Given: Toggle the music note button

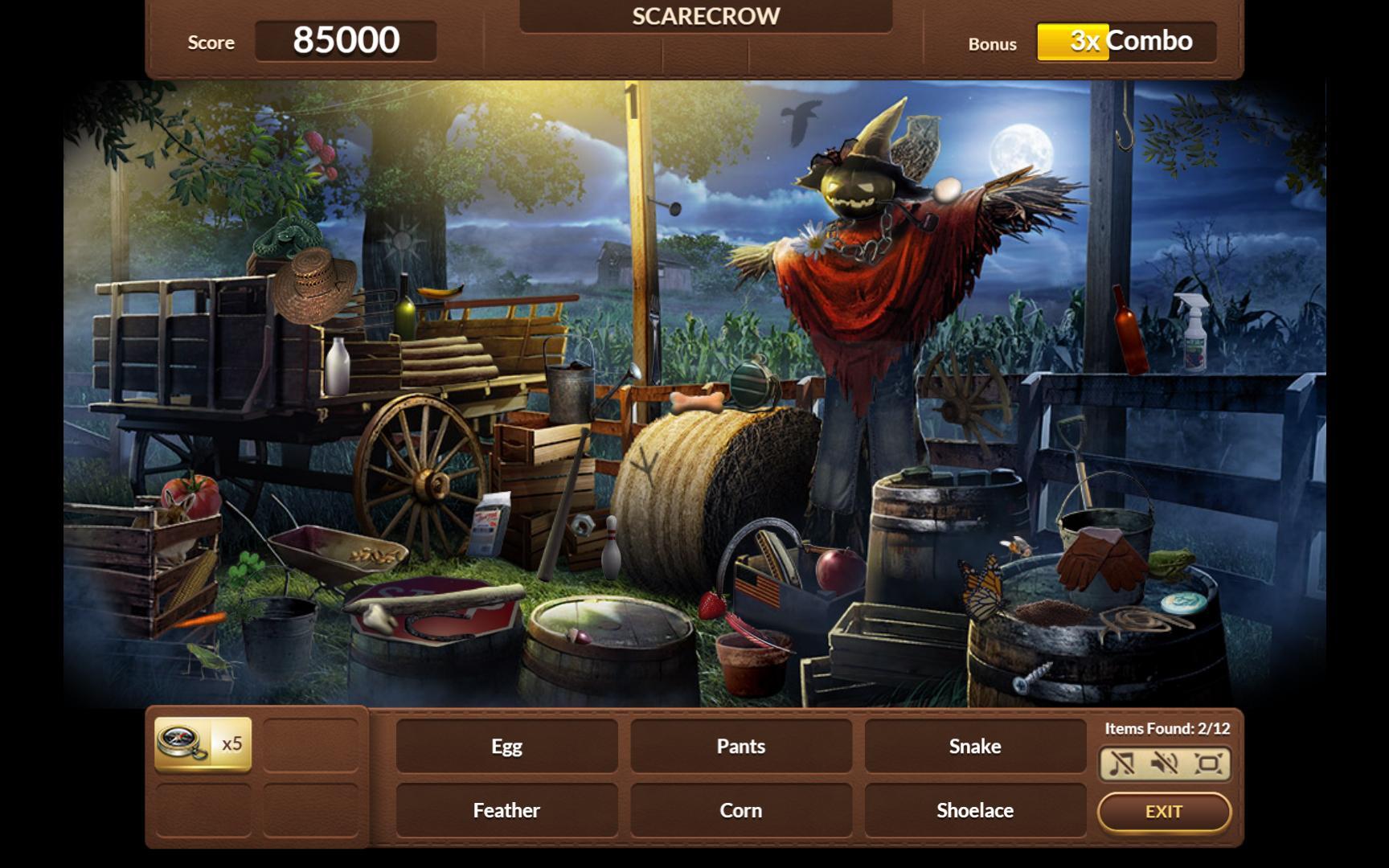Looking at the screenshot, I should coord(1122,763).
